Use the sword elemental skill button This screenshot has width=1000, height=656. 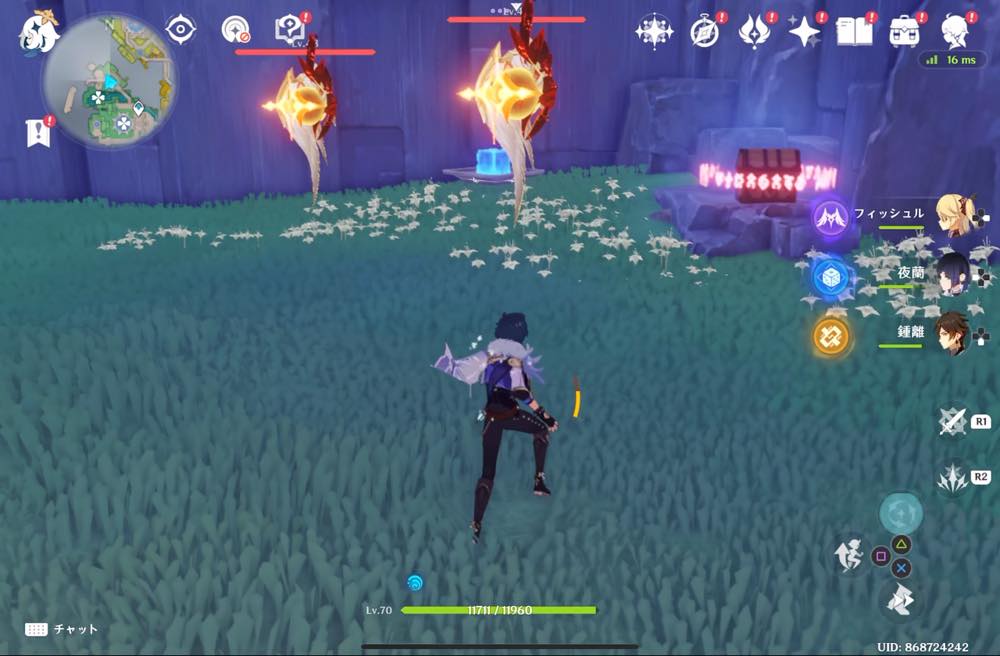(951, 422)
